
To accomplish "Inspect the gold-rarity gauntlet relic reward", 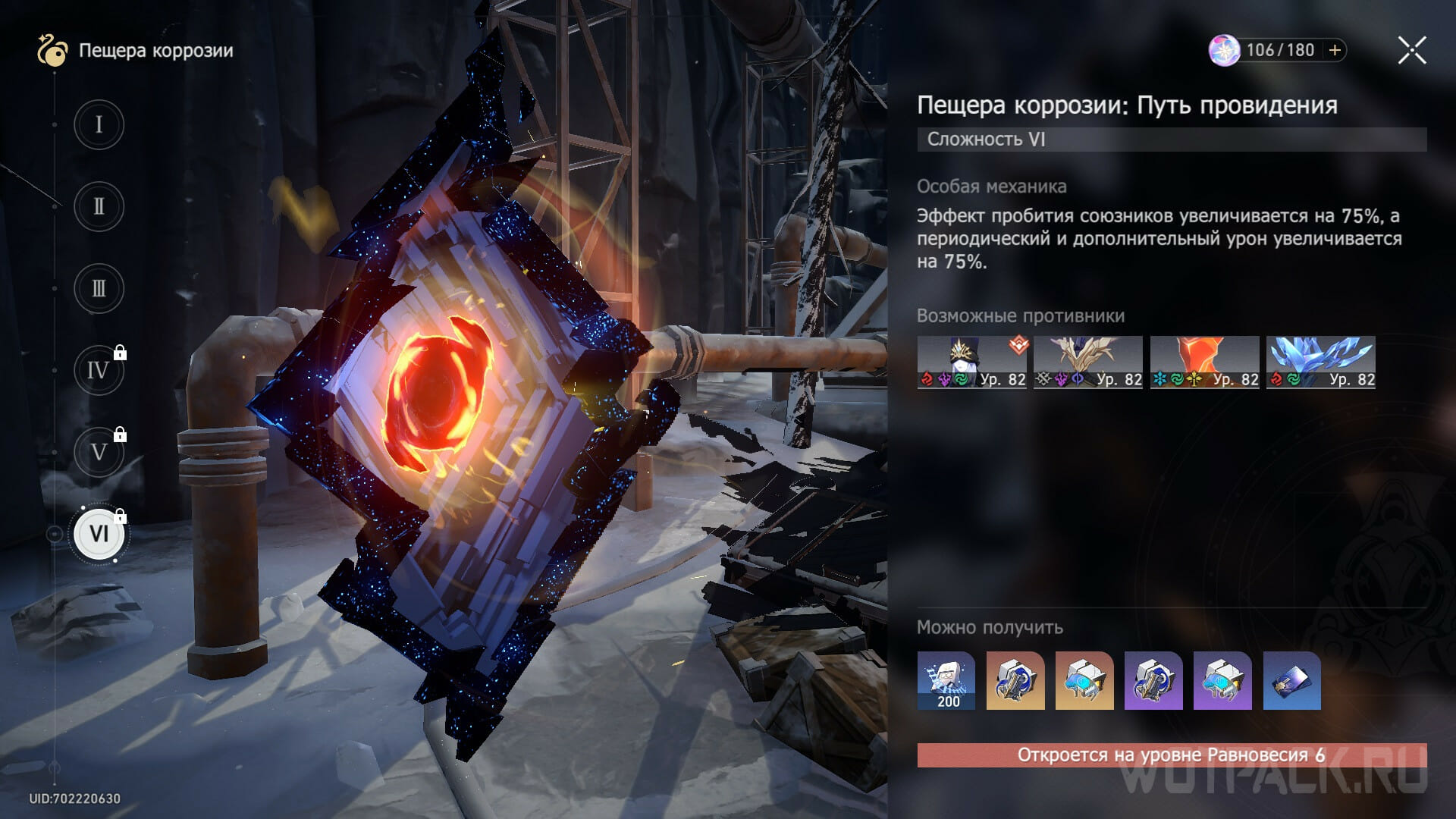I will [x=1015, y=680].
